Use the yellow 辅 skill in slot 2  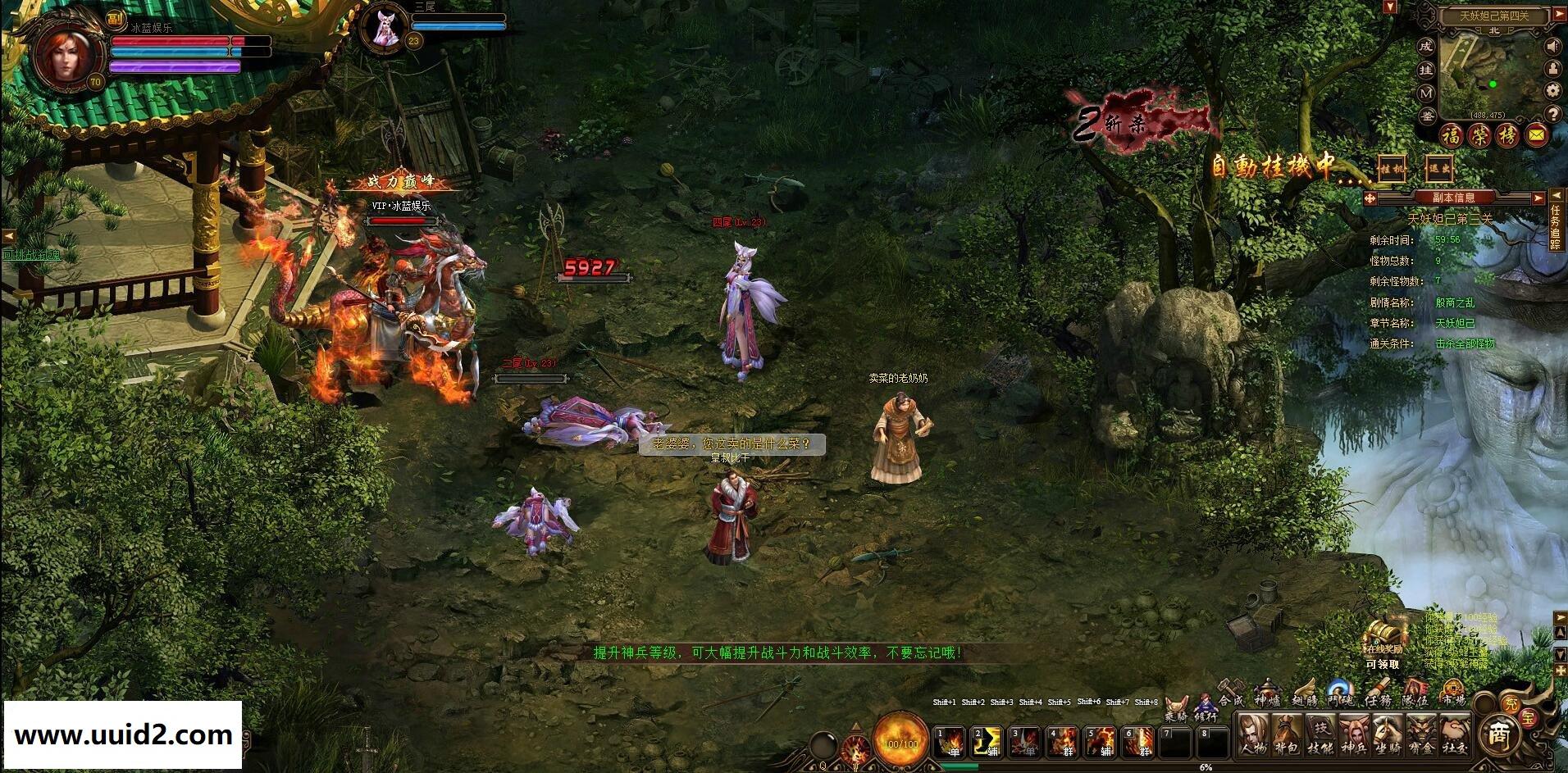pos(987,741)
